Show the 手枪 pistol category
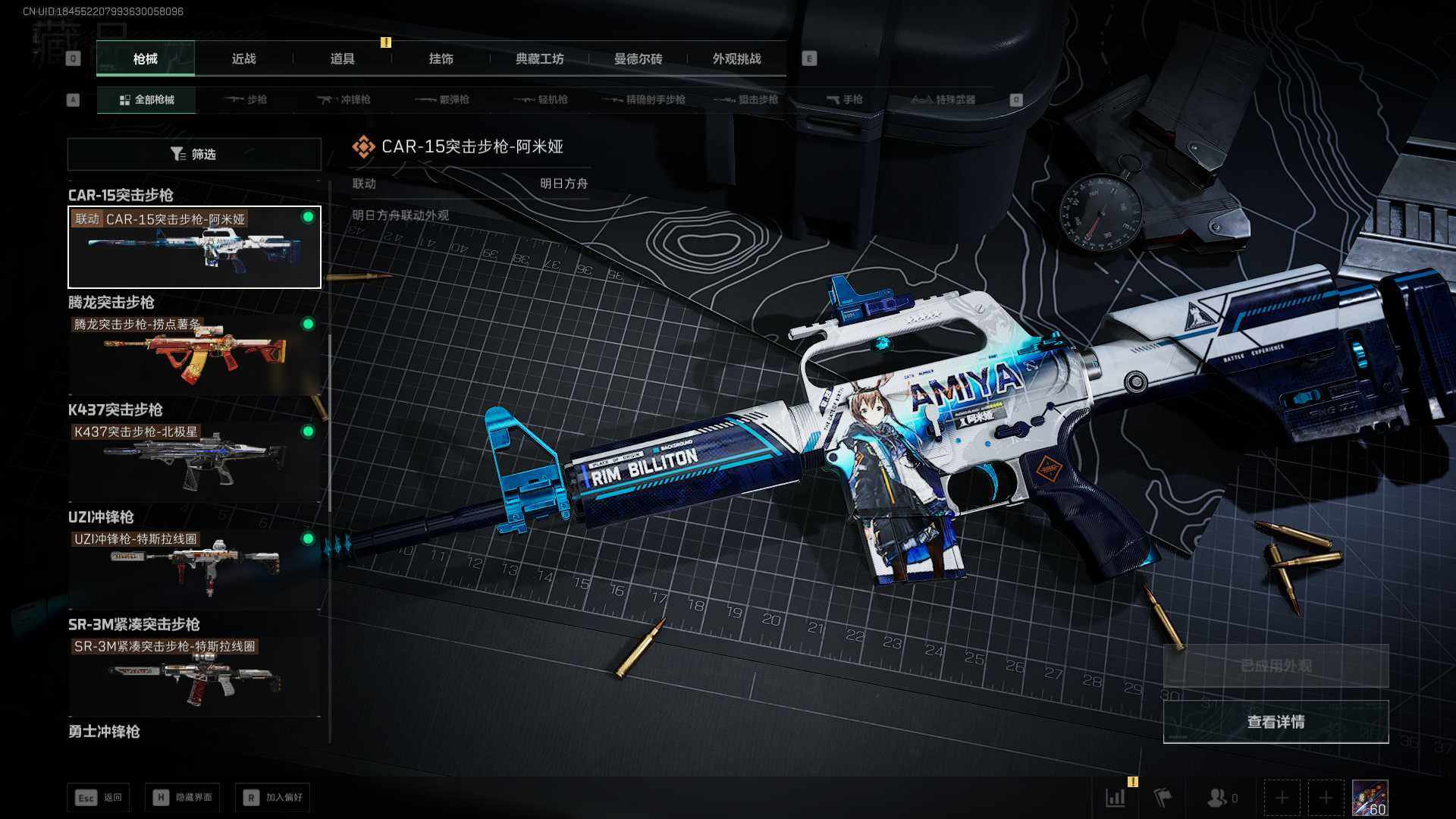 click(845, 99)
